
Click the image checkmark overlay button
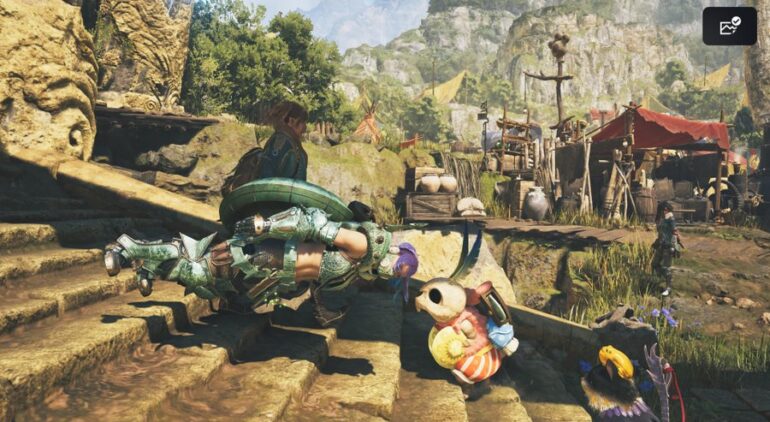[729, 26]
